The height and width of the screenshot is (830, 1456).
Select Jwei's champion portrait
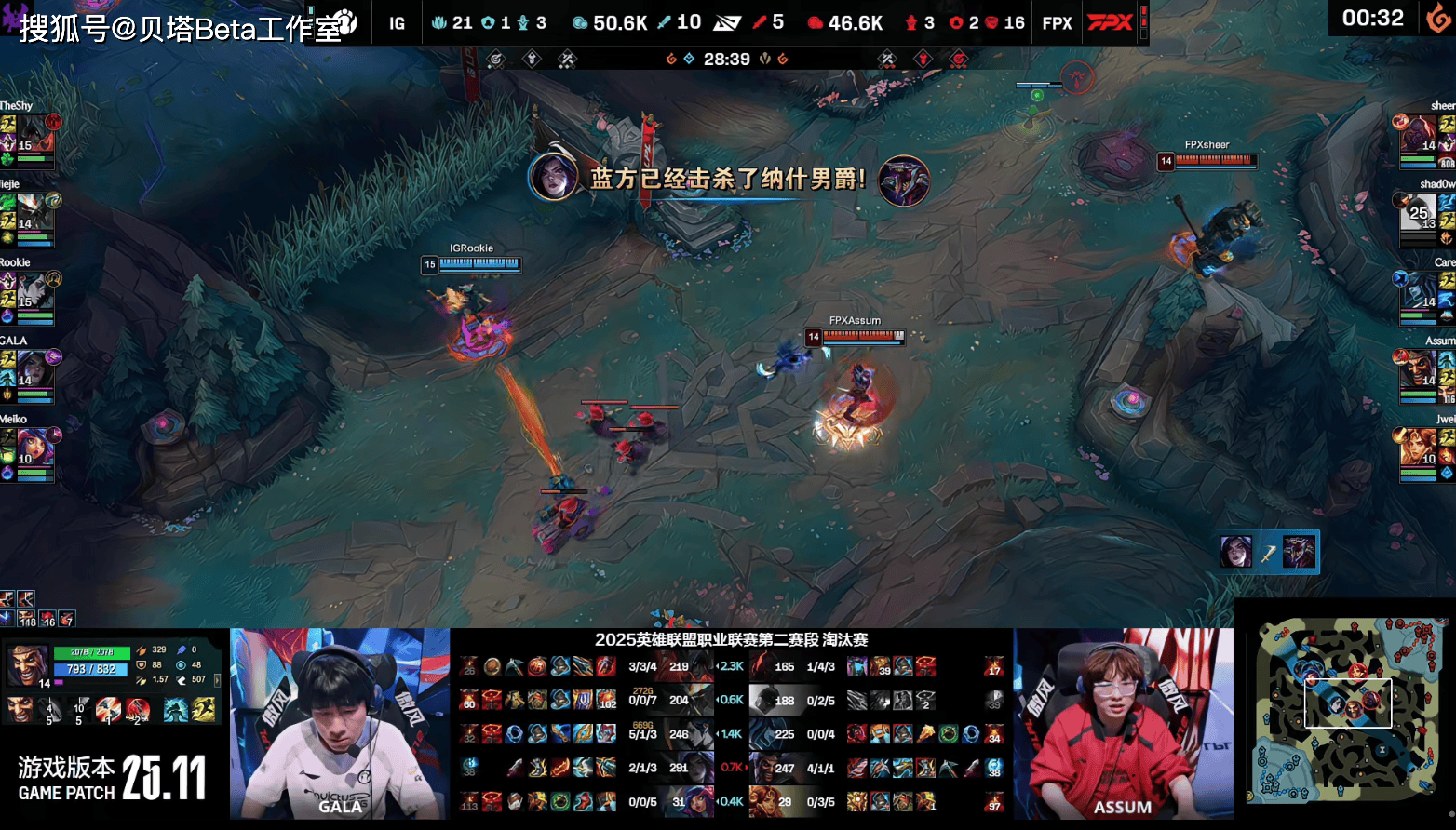point(1421,448)
